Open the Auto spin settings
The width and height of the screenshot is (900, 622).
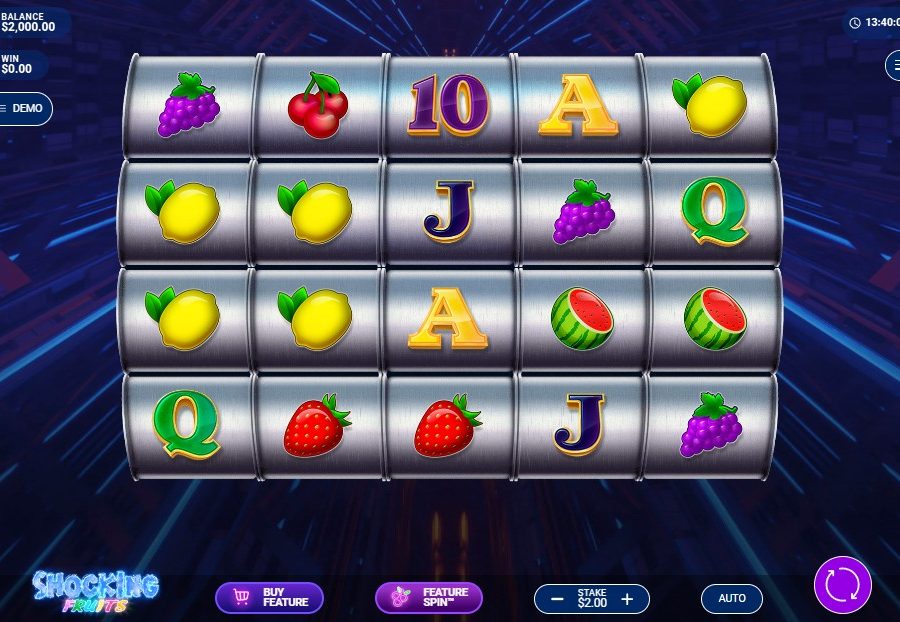click(x=732, y=598)
